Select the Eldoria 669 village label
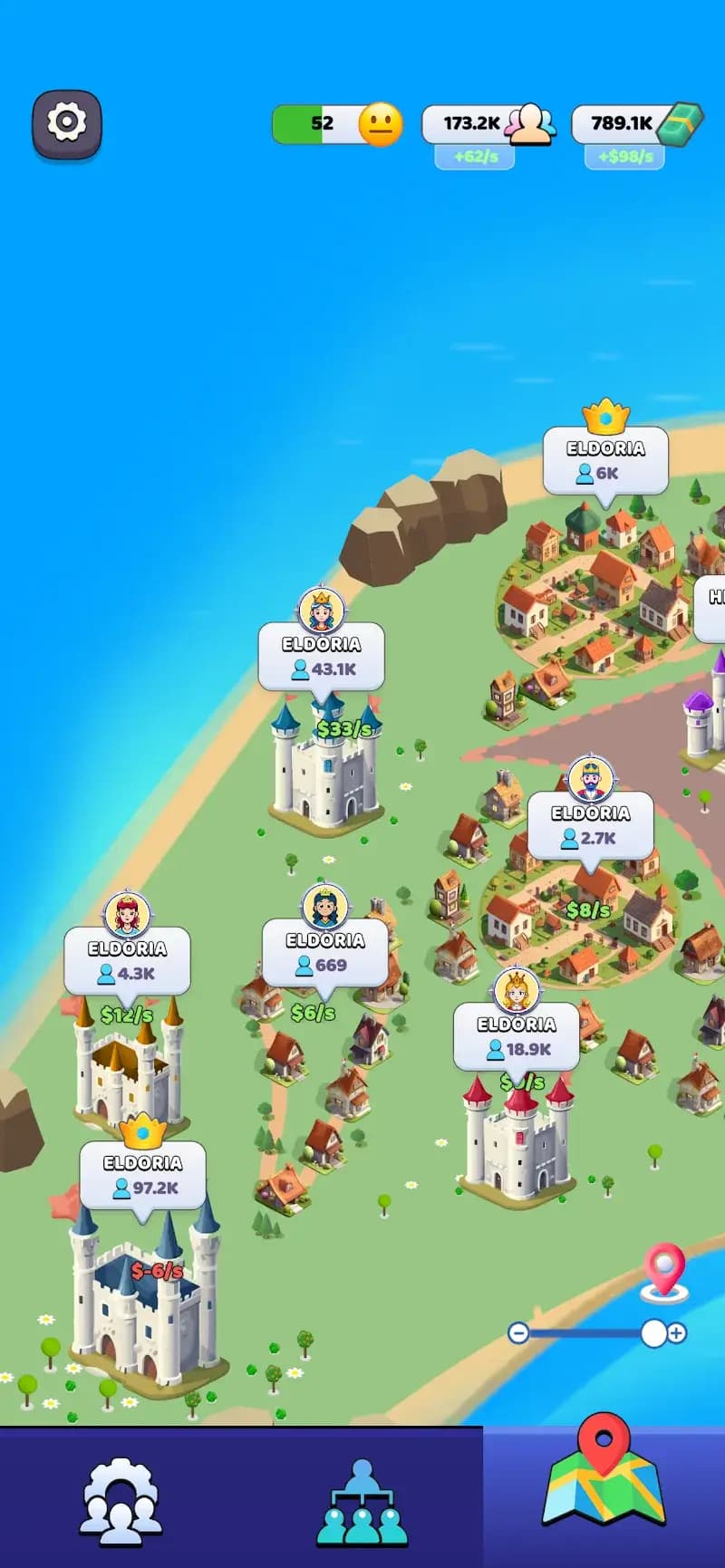Viewport: 725px width, 1568px height. (325, 953)
